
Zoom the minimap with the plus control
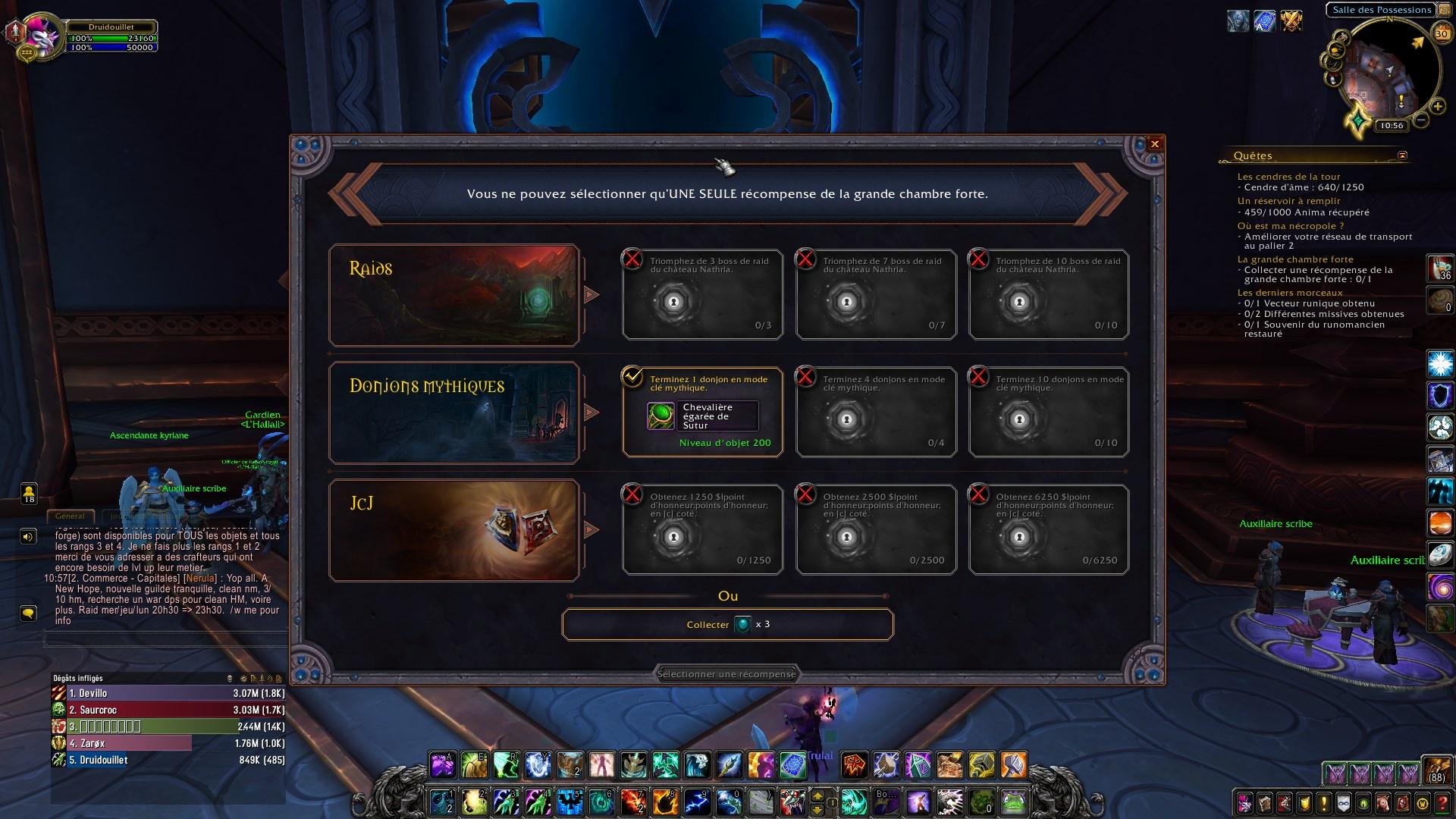point(1438,106)
